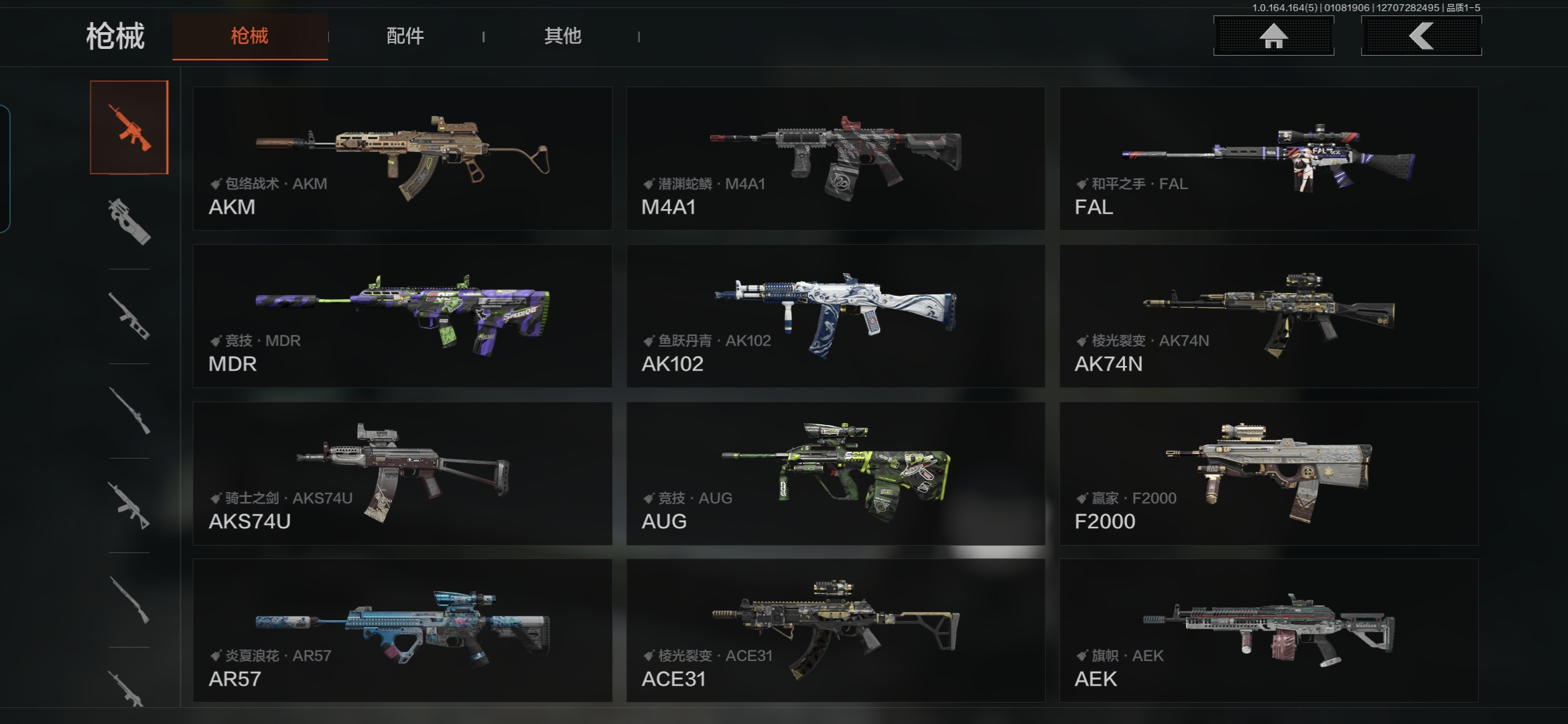Select the purple MDR weapon card

(402, 316)
